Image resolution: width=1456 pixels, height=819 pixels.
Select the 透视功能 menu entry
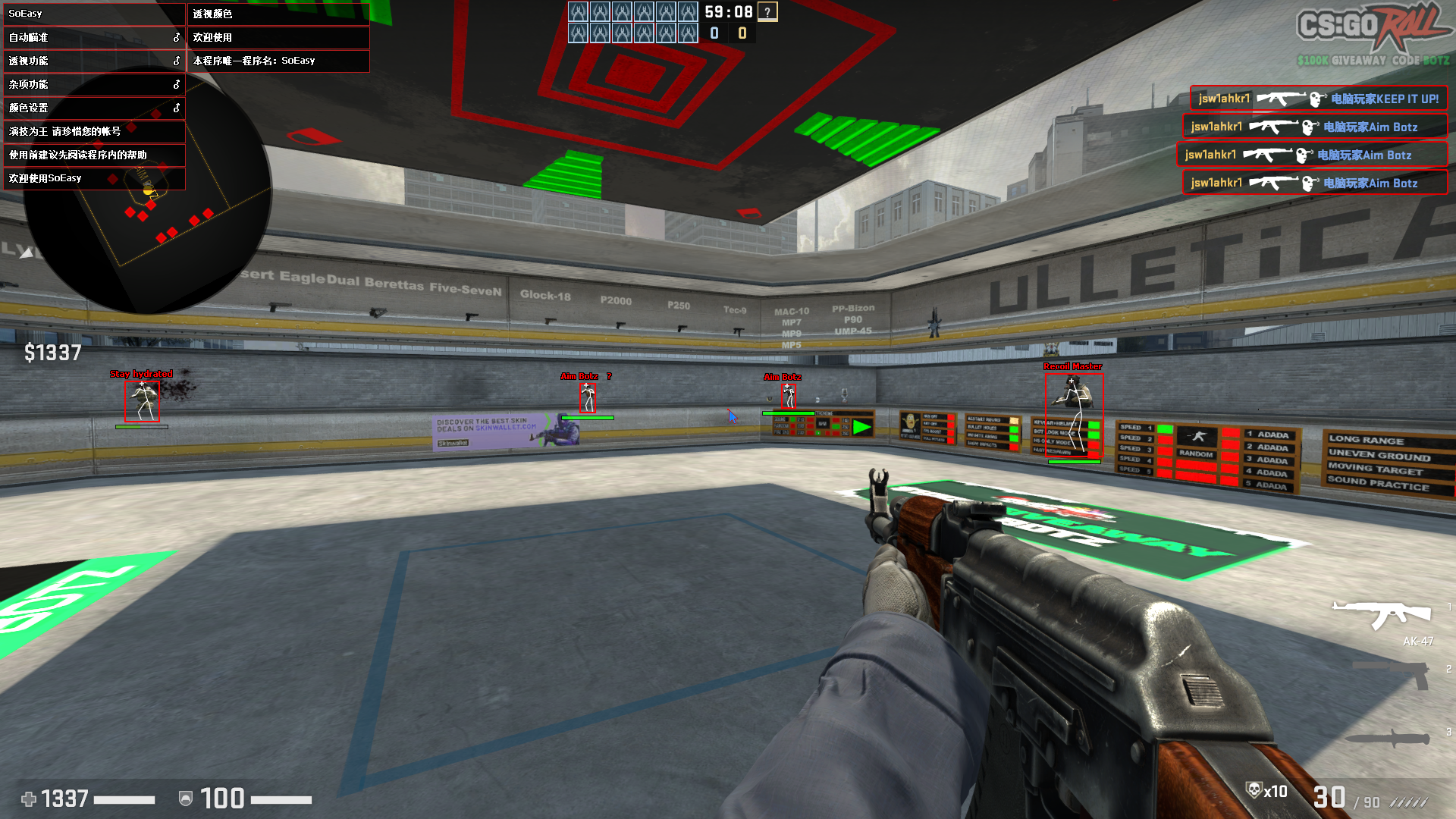tap(93, 61)
